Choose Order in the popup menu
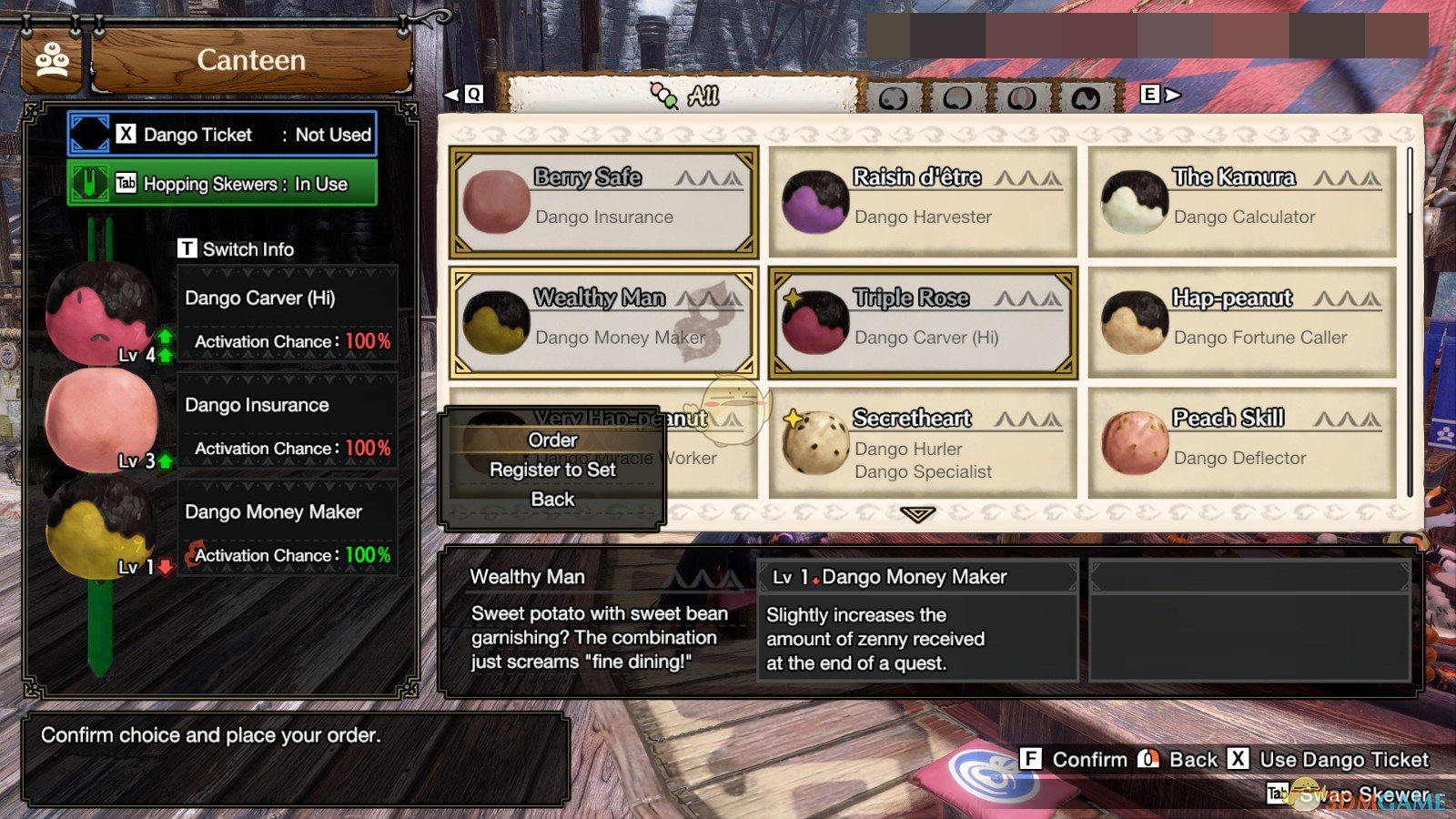 [x=552, y=440]
